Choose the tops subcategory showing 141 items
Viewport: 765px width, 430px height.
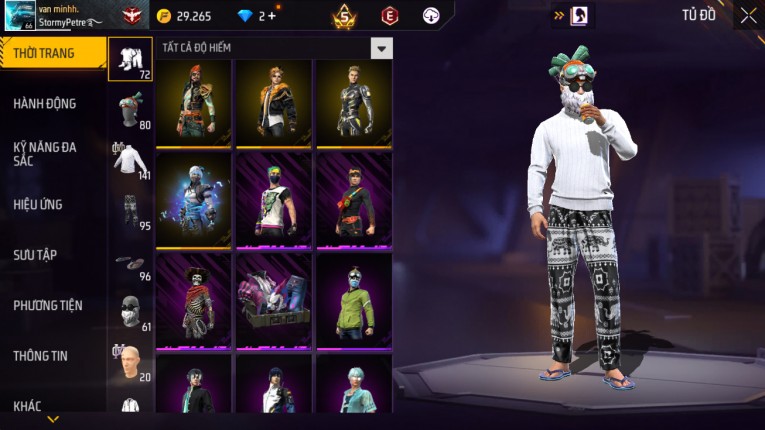click(130, 160)
